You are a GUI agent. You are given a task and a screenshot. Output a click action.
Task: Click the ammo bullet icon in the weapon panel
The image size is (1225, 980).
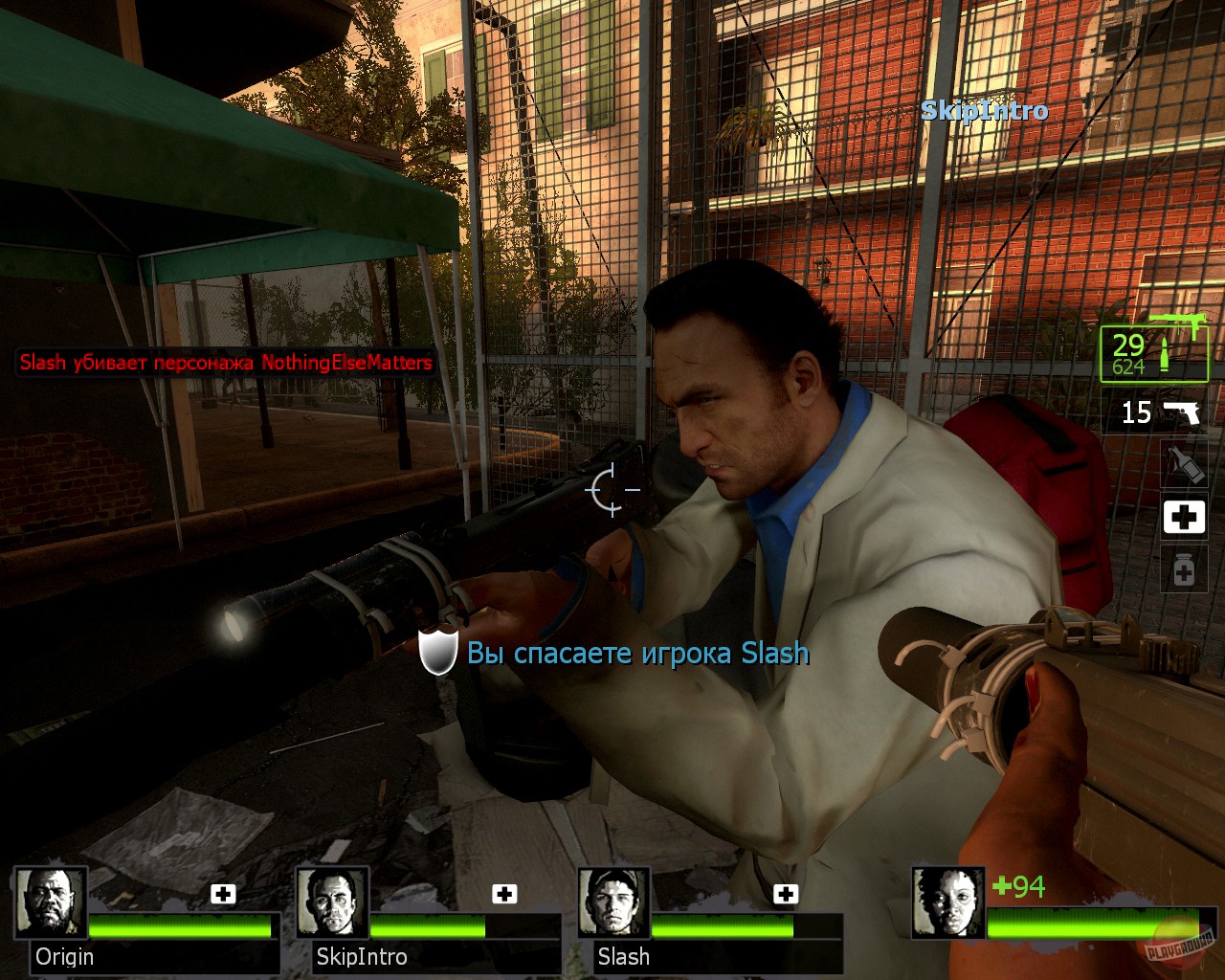tap(1163, 354)
